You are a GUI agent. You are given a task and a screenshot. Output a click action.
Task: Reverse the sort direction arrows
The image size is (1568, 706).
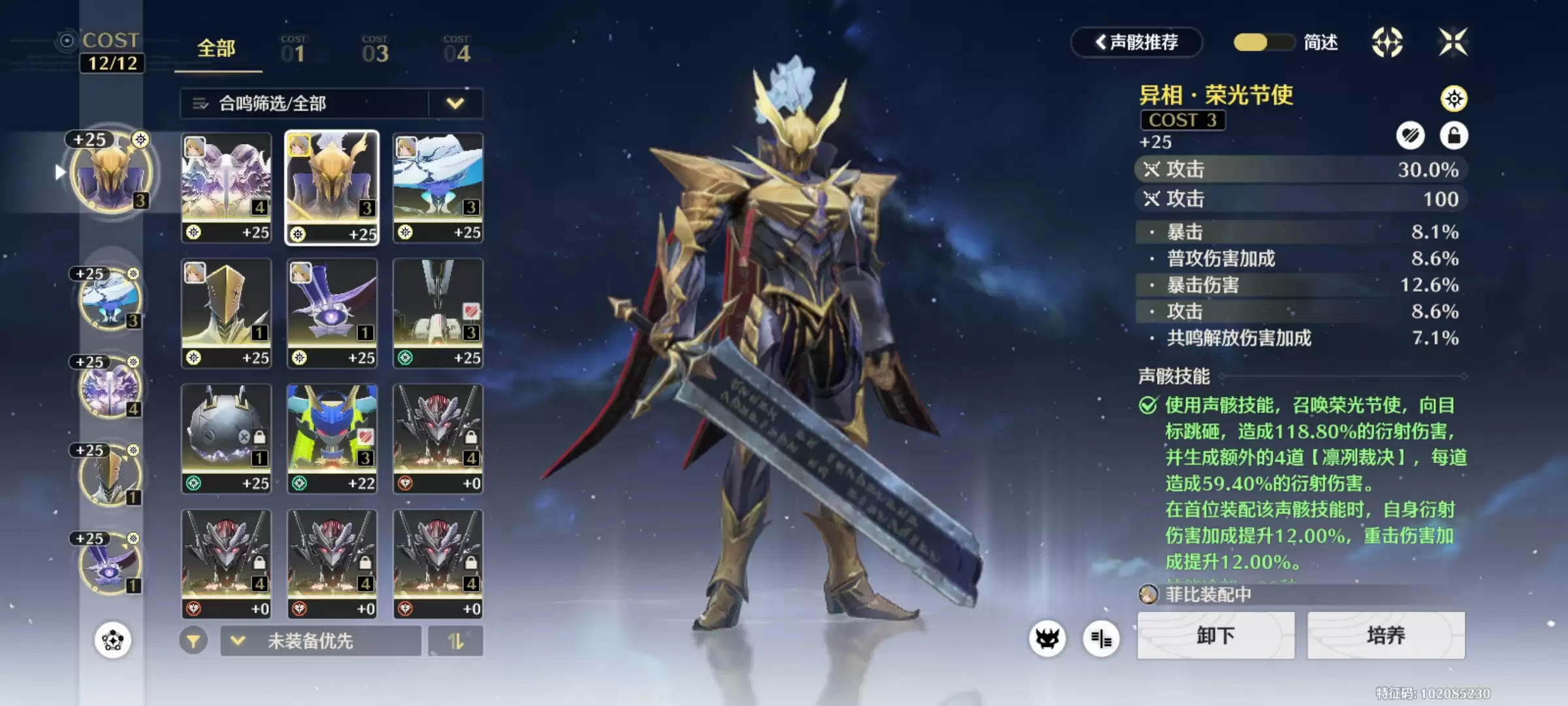pos(456,641)
